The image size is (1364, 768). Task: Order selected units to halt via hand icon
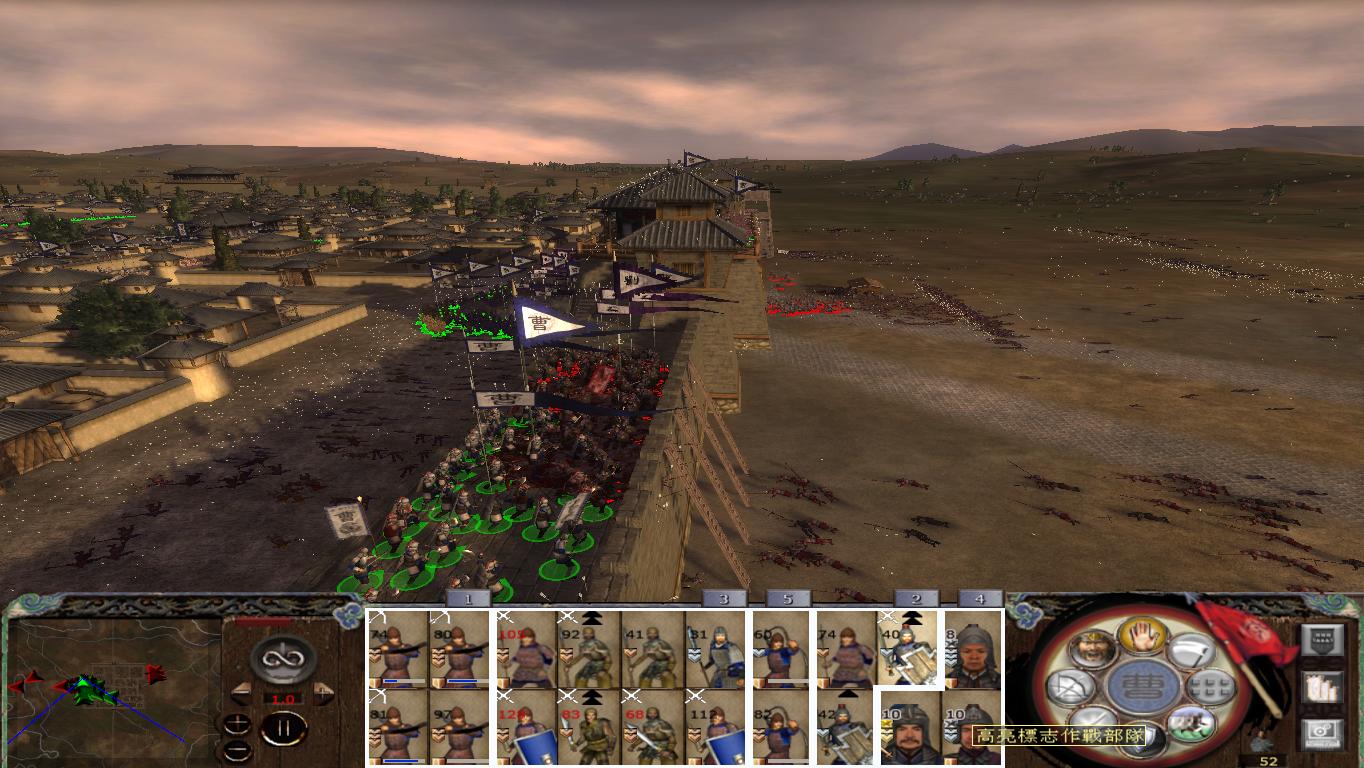click(x=1142, y=638)
